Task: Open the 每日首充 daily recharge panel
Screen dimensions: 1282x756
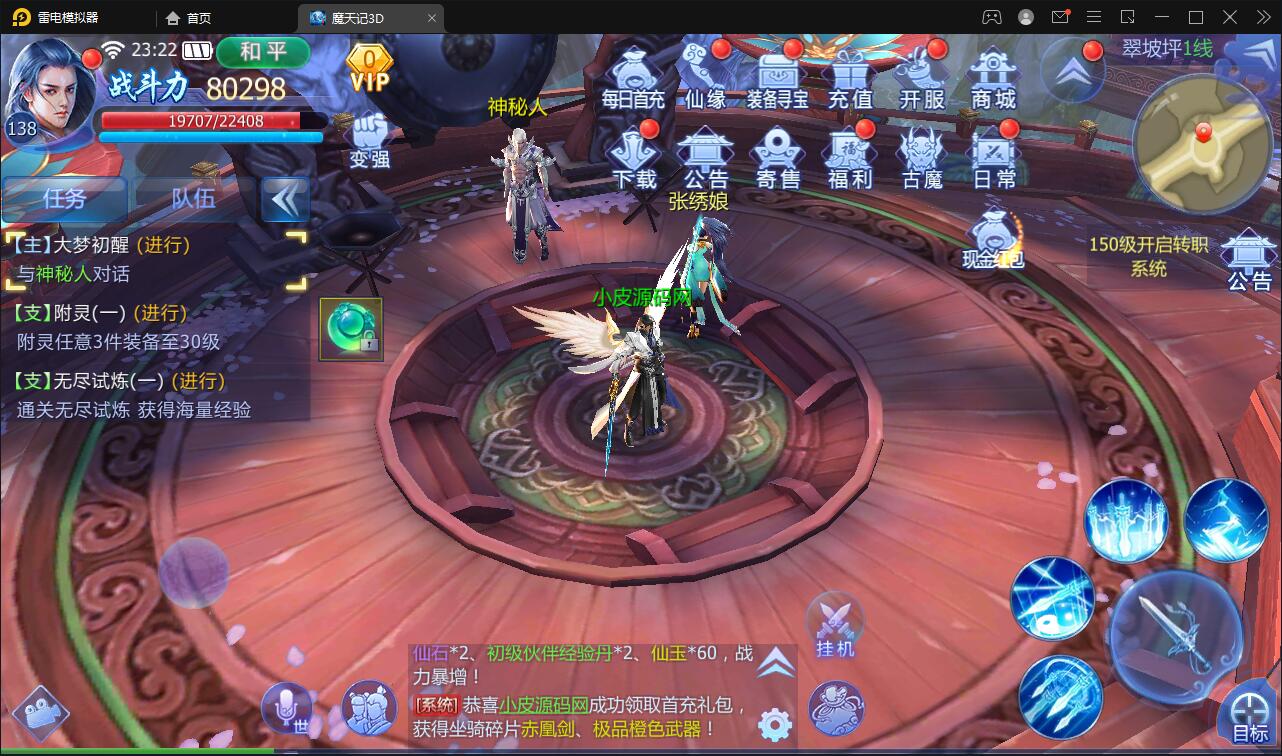Action: click(x=634, y=75)
